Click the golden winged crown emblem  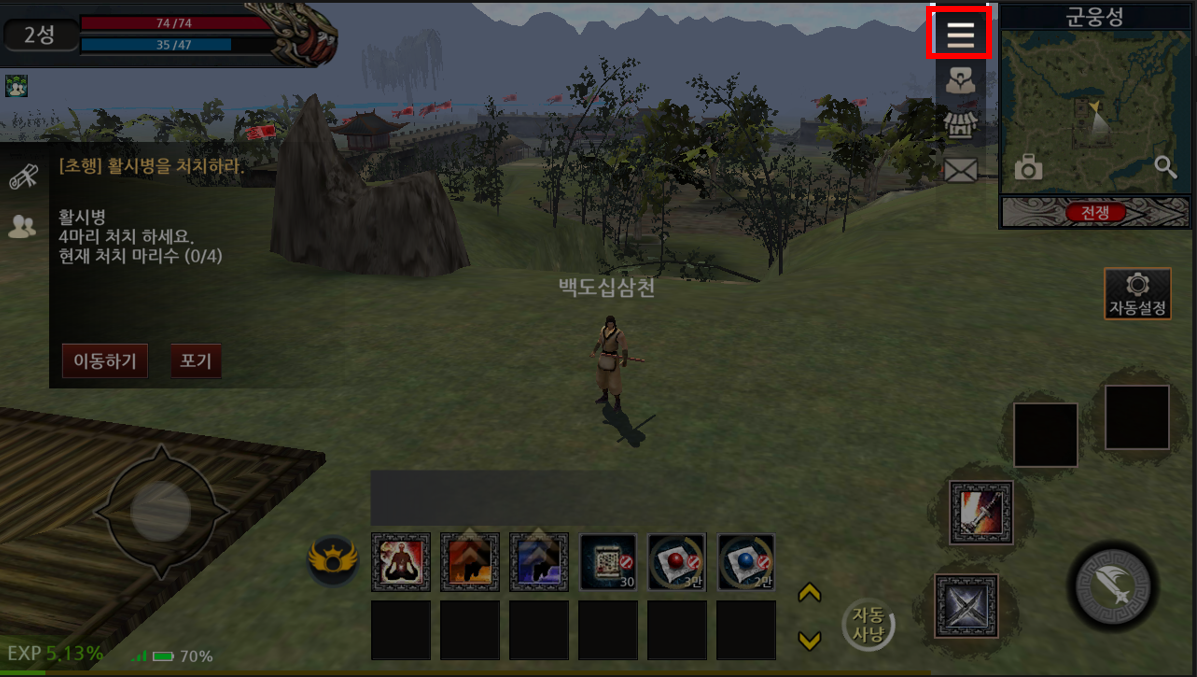pyautogui.click(x=333, y=559)
